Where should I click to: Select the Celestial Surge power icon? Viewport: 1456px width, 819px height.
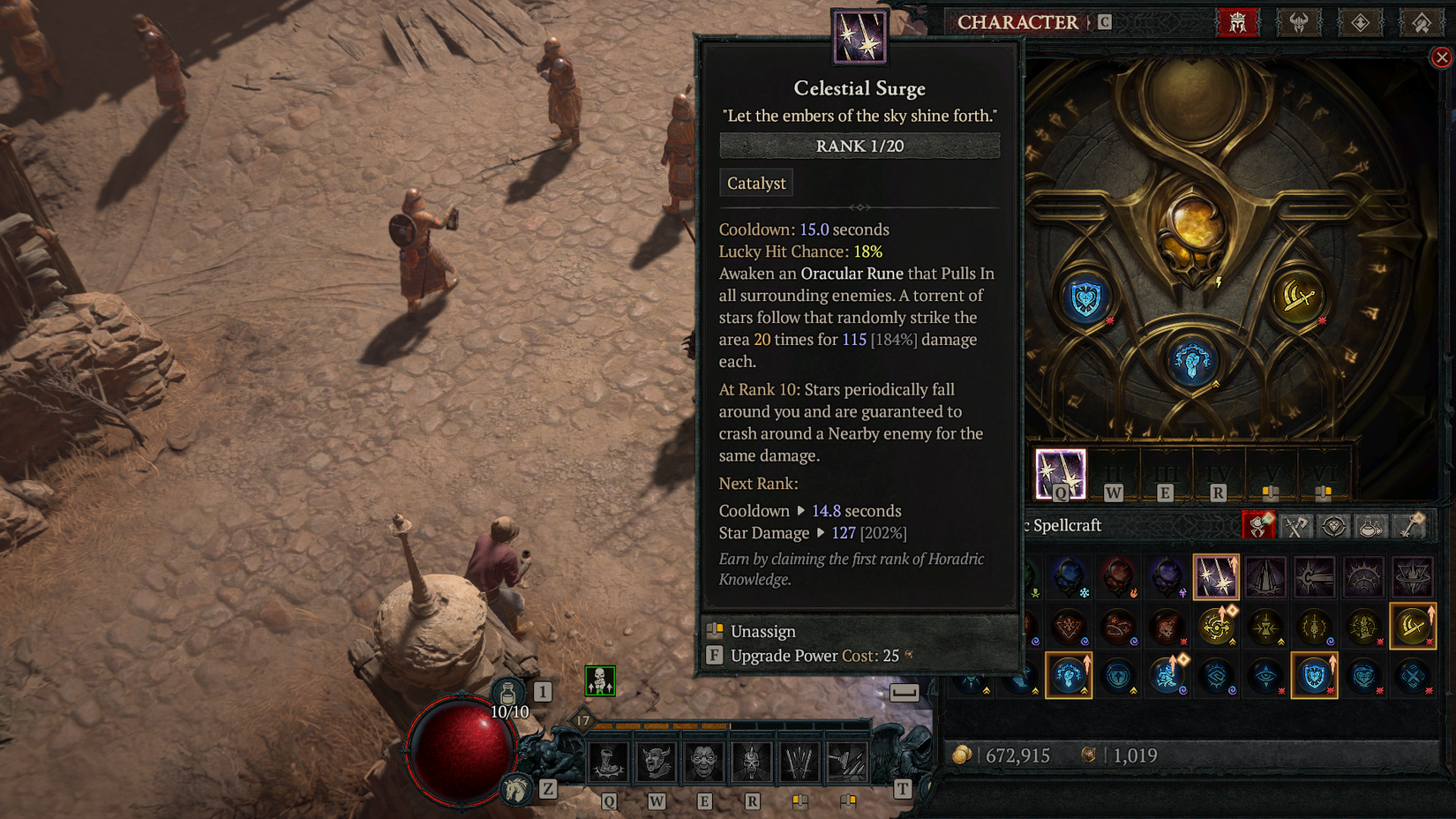(x=1216, y=577)
